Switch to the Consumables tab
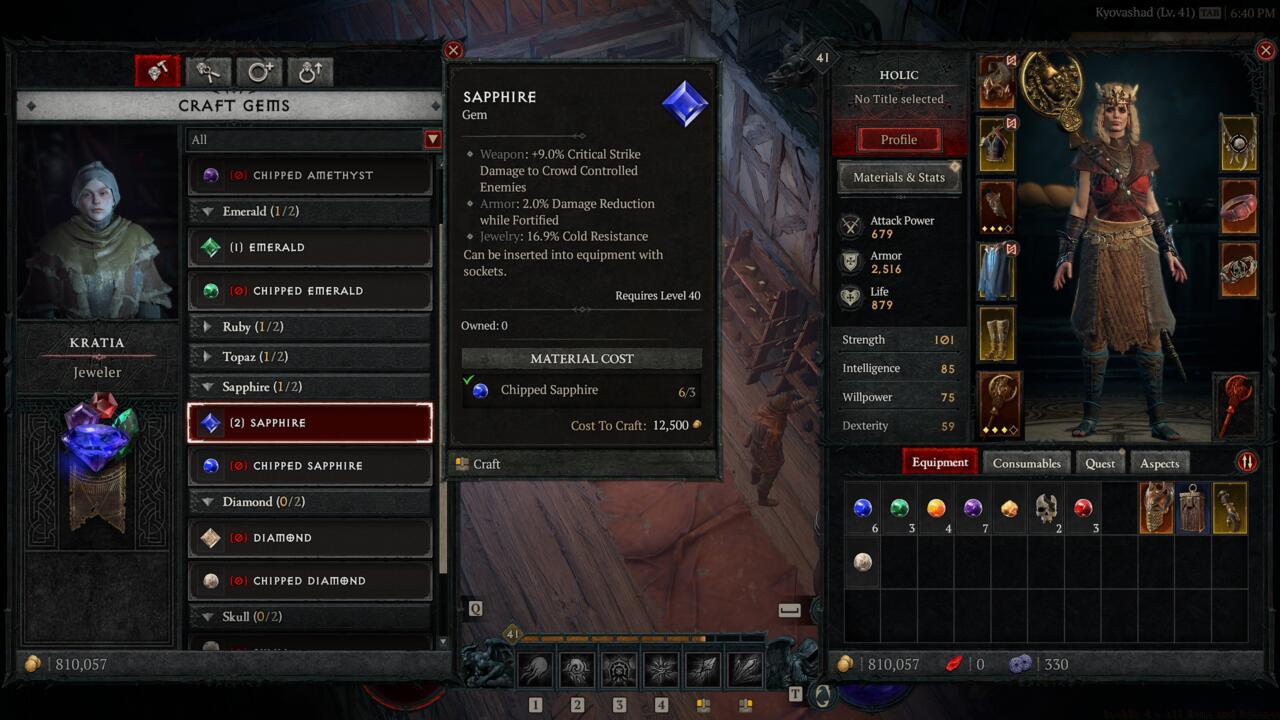This screenshot has height=720, width=1280. (1026, 463)
